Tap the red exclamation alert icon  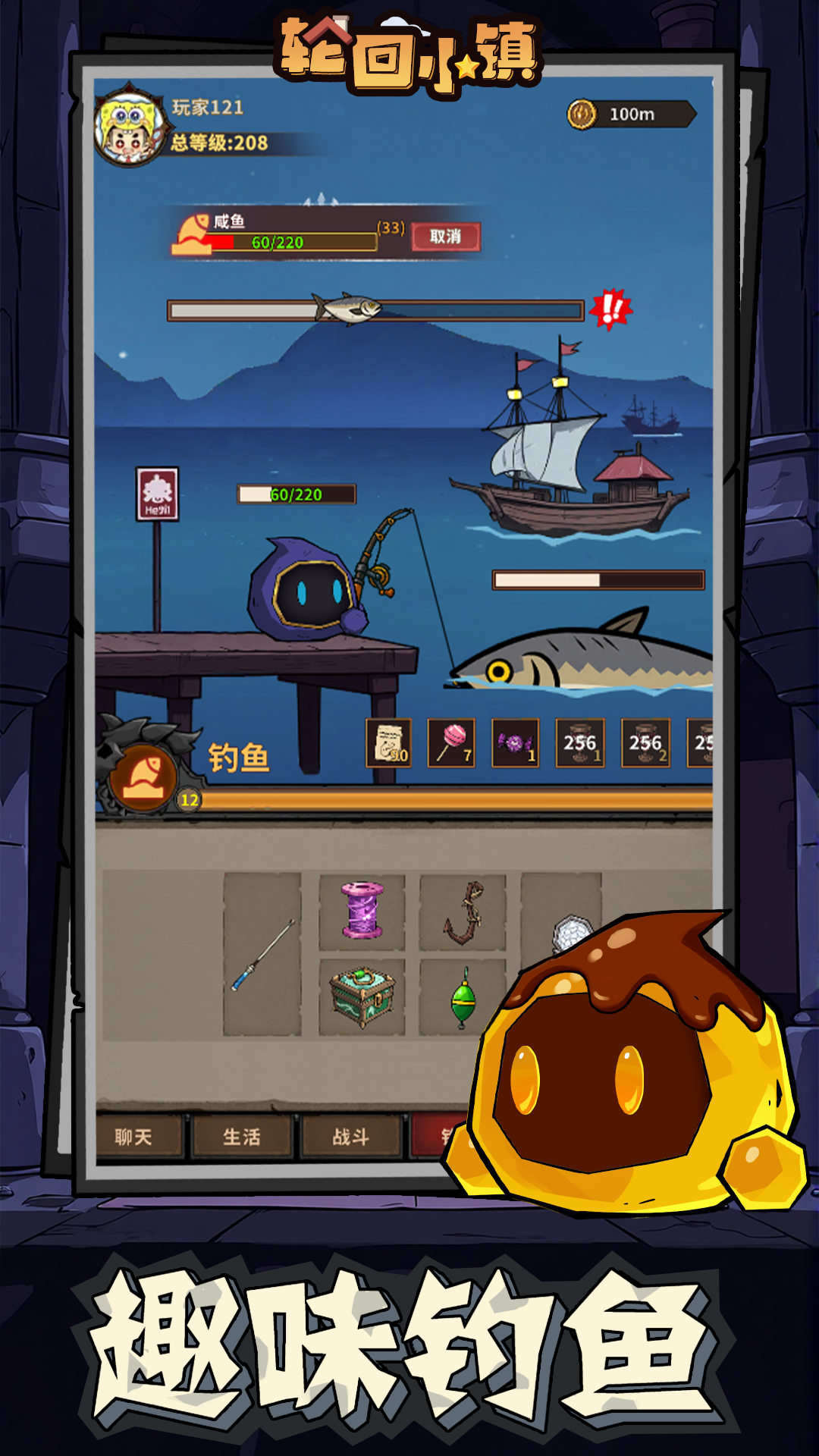pos(610,309)
